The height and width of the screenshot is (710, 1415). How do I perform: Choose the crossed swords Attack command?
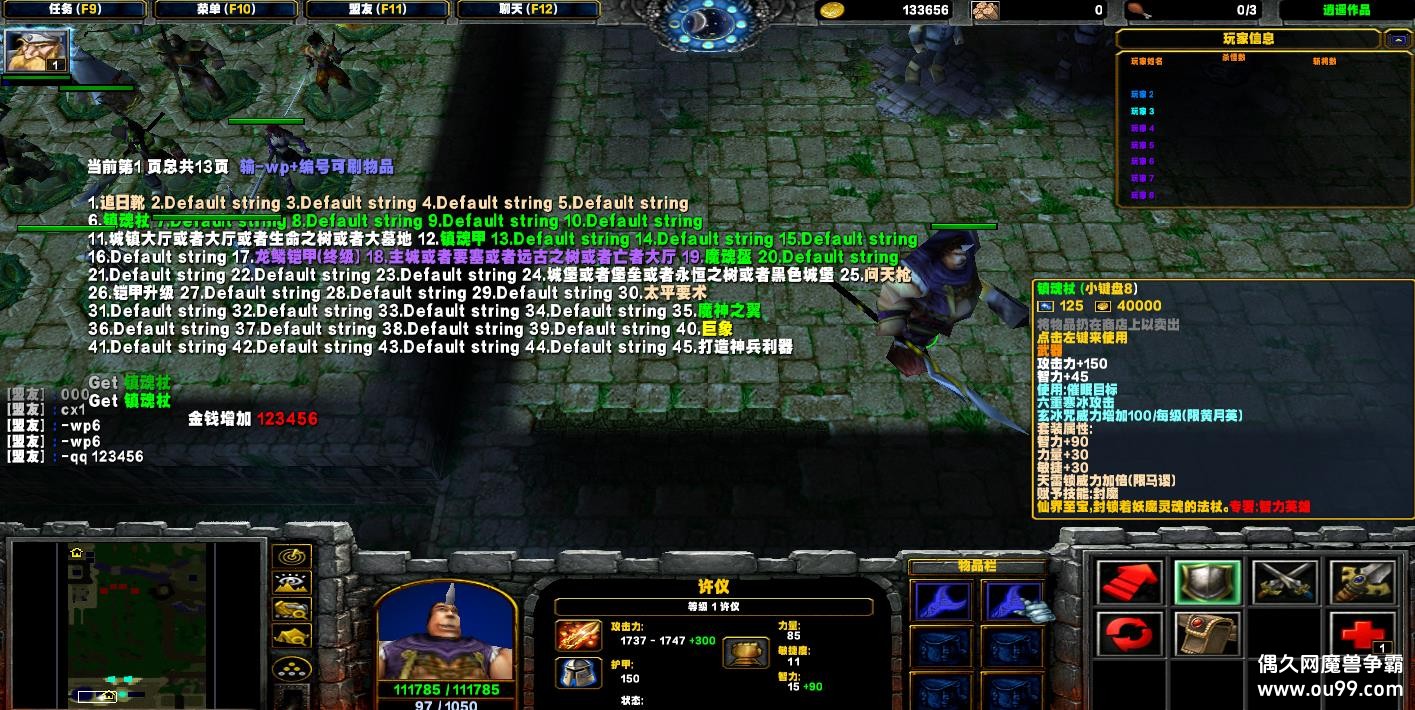[x=1284, y=583]
